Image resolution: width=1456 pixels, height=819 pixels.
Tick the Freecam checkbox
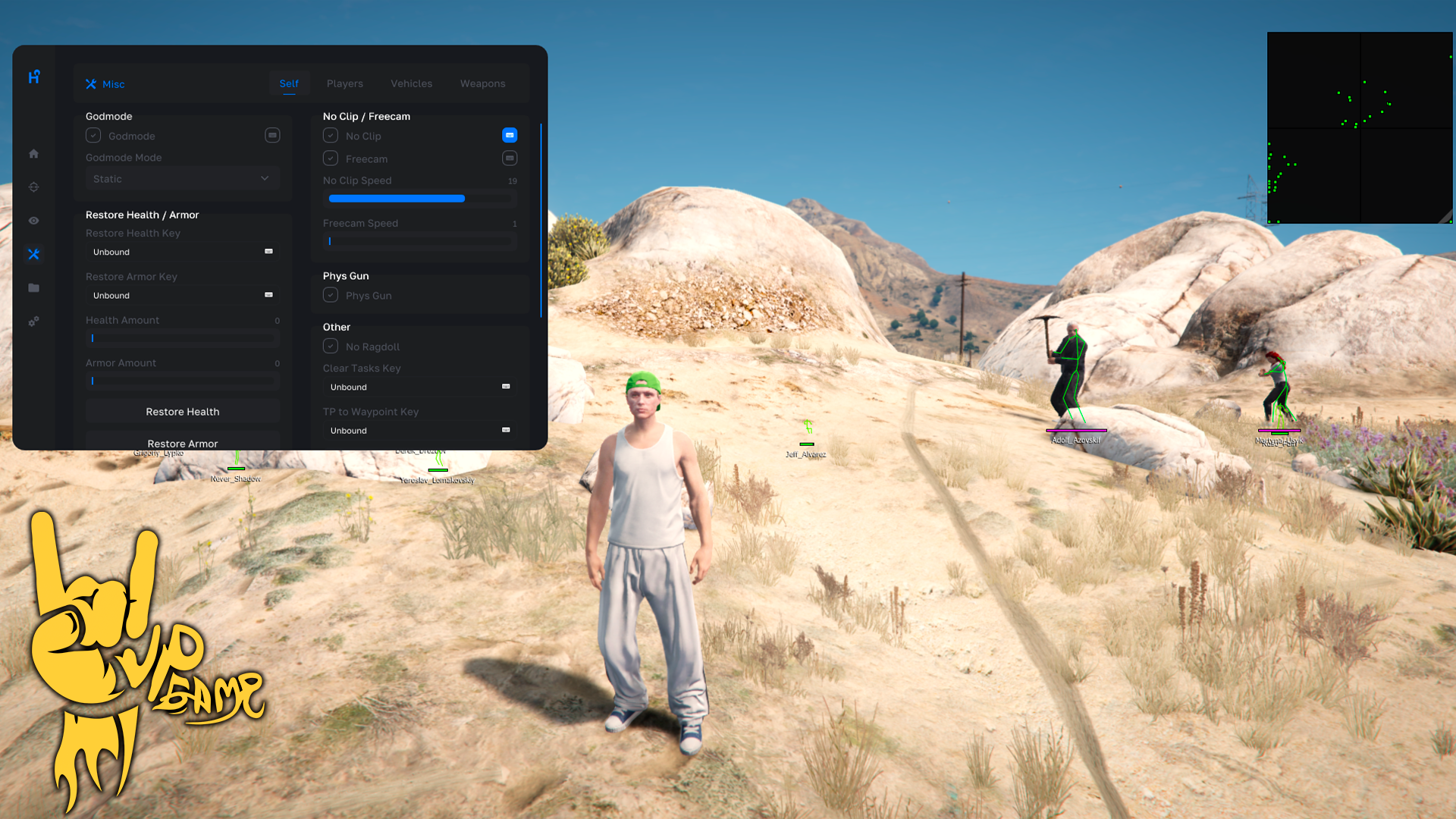(x=331, y=158)
